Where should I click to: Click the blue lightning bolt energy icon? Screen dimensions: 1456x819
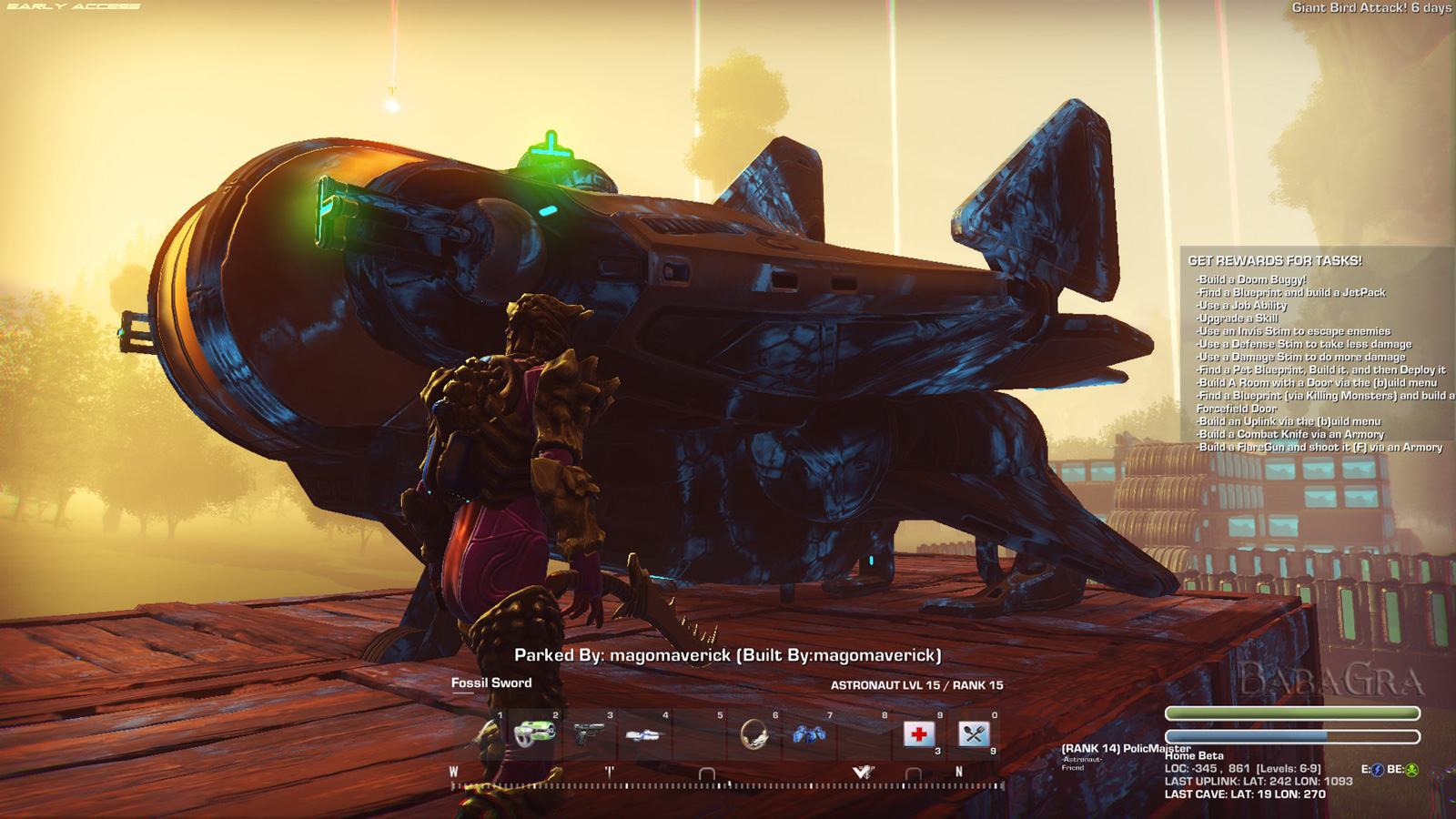coord(1378,770)
